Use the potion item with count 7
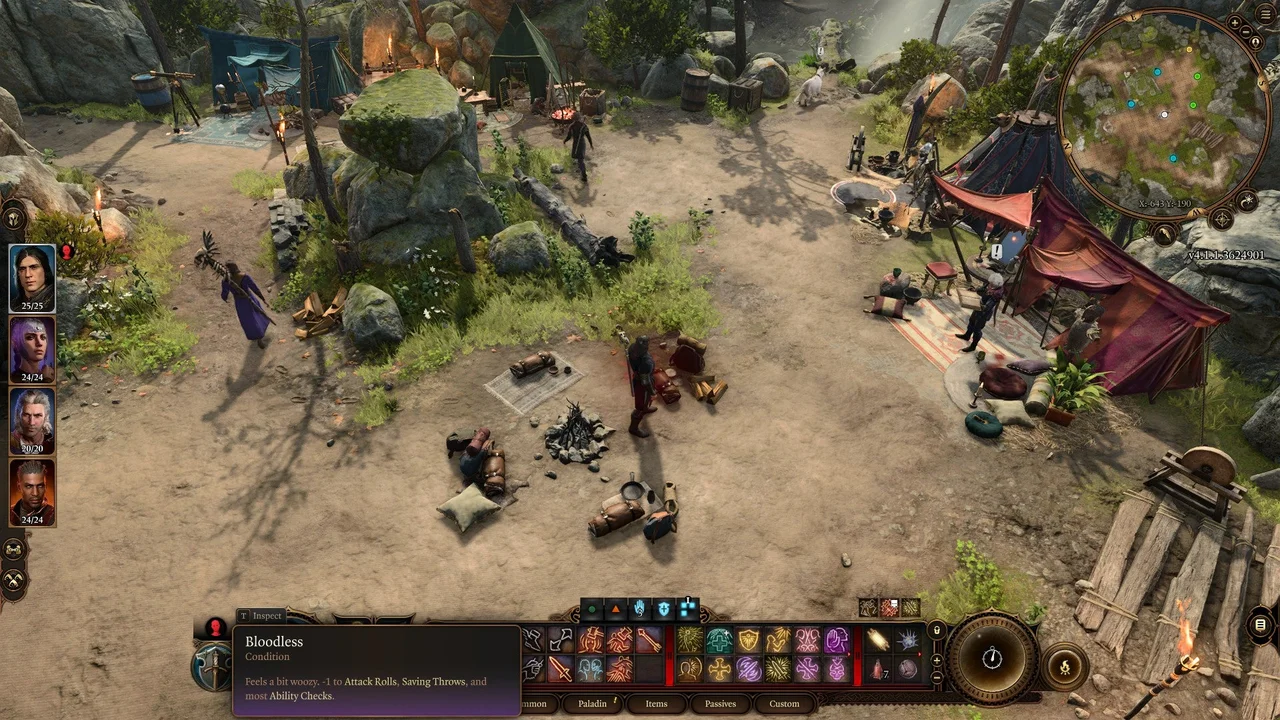The image size is (1280, 720). (878, 668)
